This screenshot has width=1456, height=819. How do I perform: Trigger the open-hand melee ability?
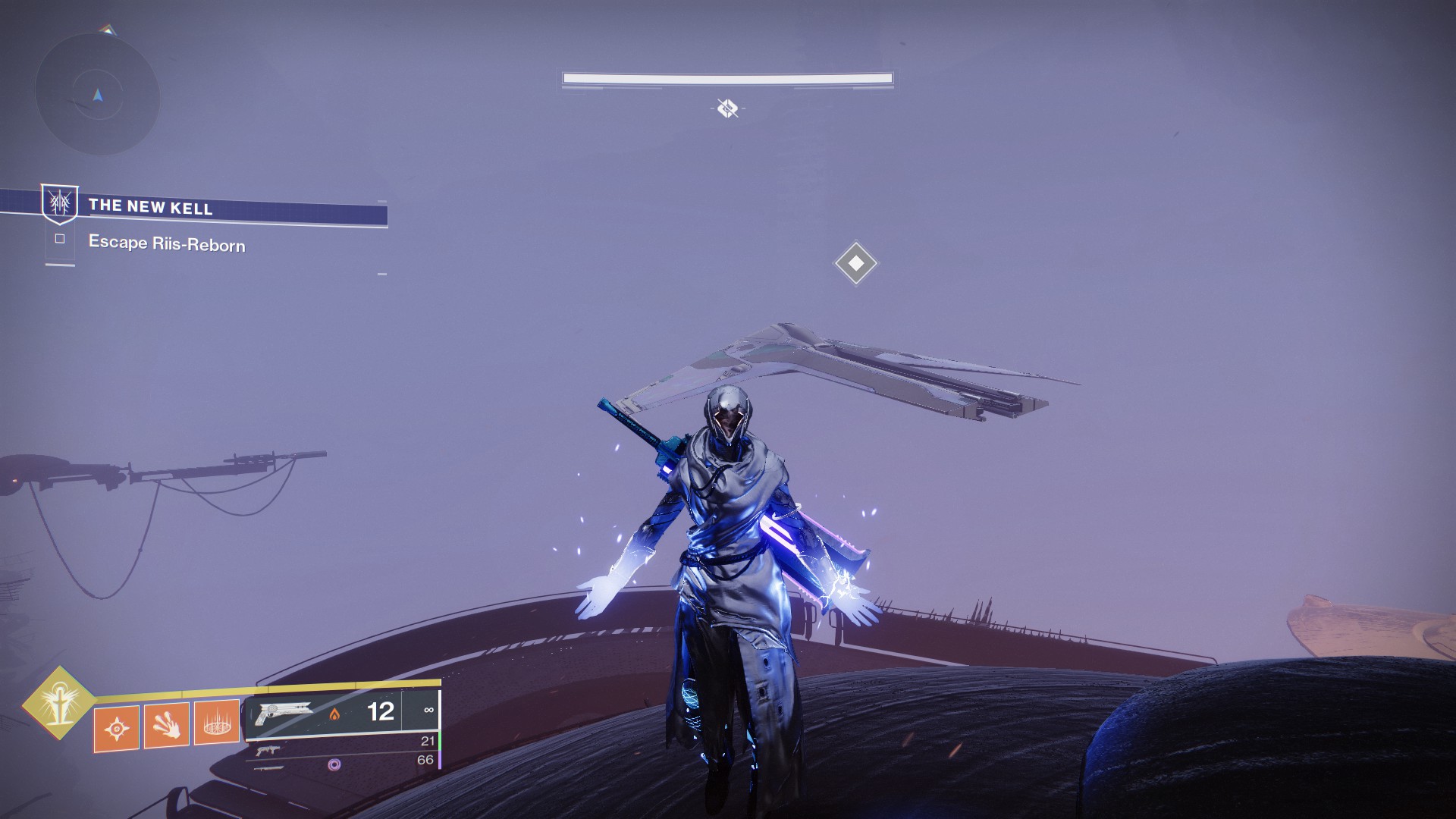point(166,726)
